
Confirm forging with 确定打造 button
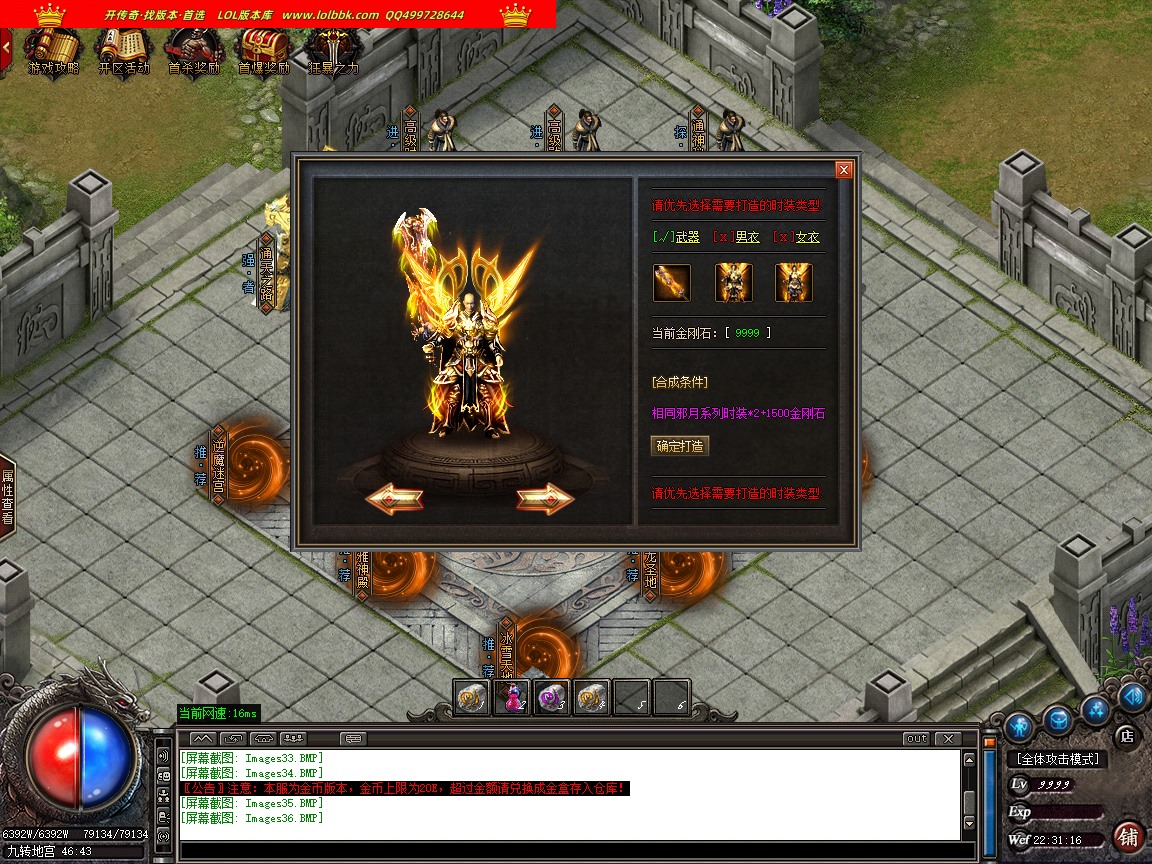click(x=680, y=446)
